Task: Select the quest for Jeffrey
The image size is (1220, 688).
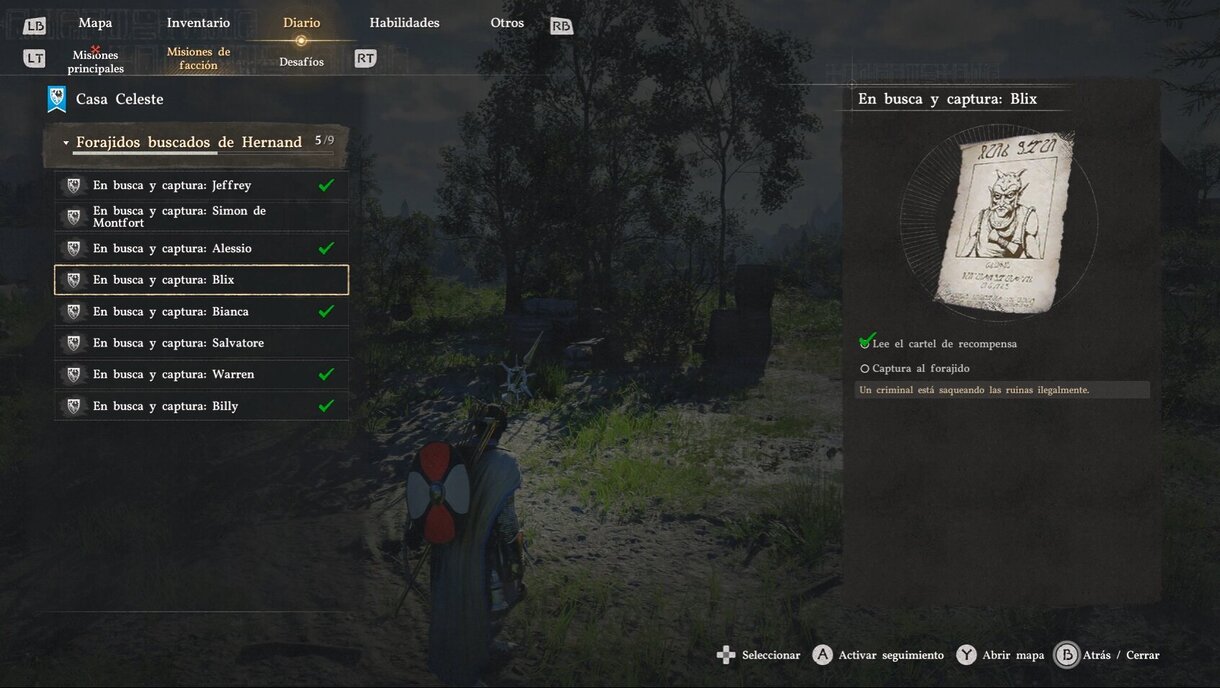Action: [201, 185]
